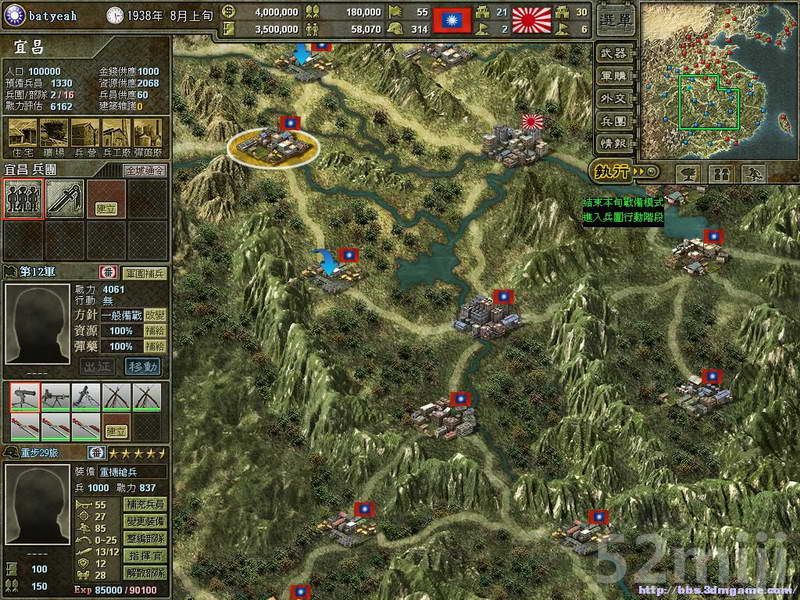Screen dimensions: 800x600
Task: Click the 全域命令 global command button
Action: click(x=144, y=170)
